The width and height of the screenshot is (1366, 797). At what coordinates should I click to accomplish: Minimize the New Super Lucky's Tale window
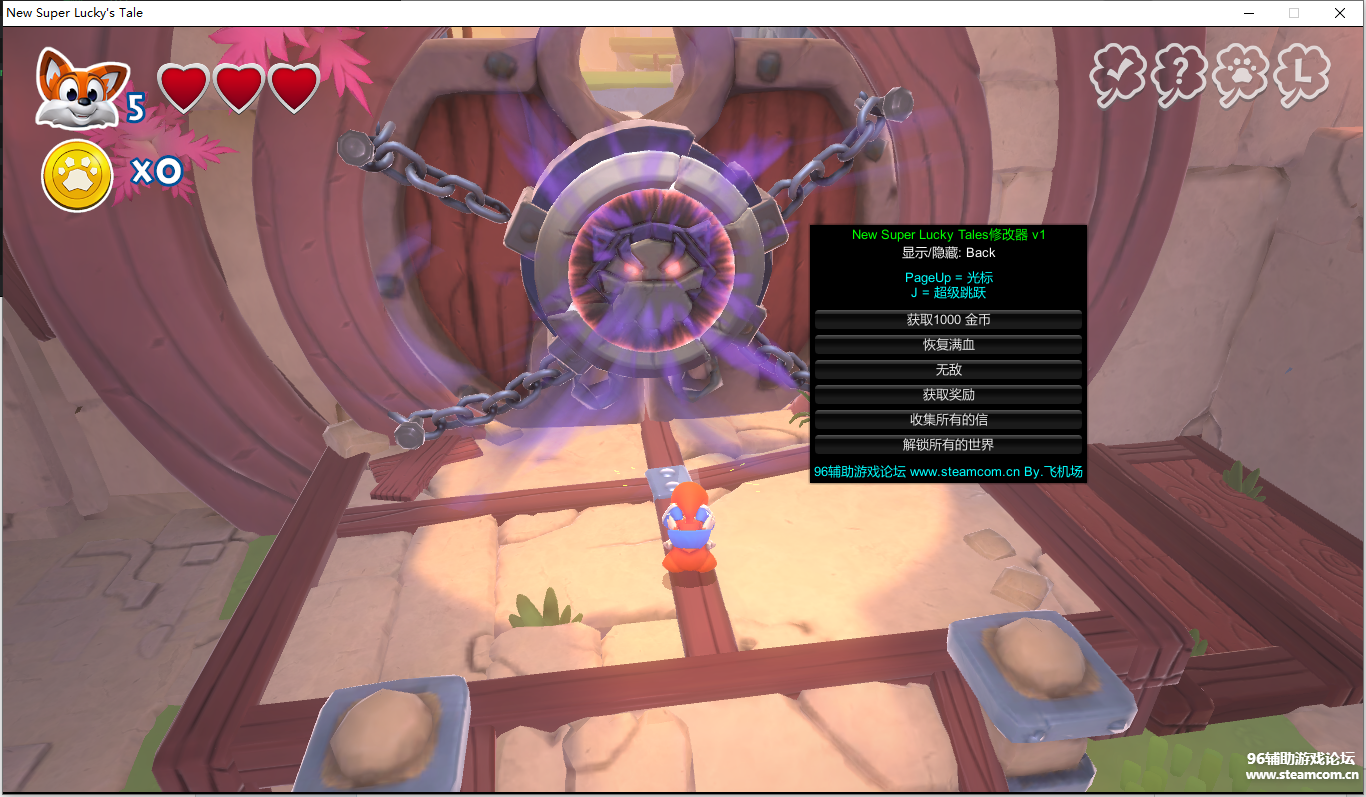pyautogui.click(x=1249, y=13)
